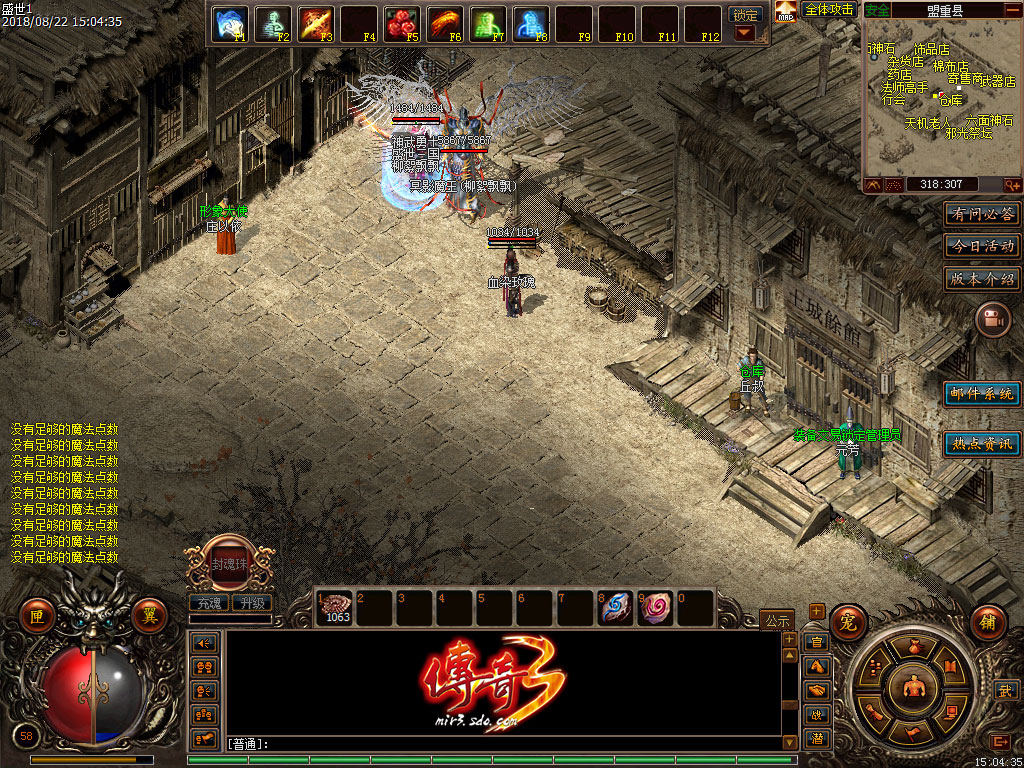Show 今日活动 daily events
1024x768 pixels.
click(983, 246)
